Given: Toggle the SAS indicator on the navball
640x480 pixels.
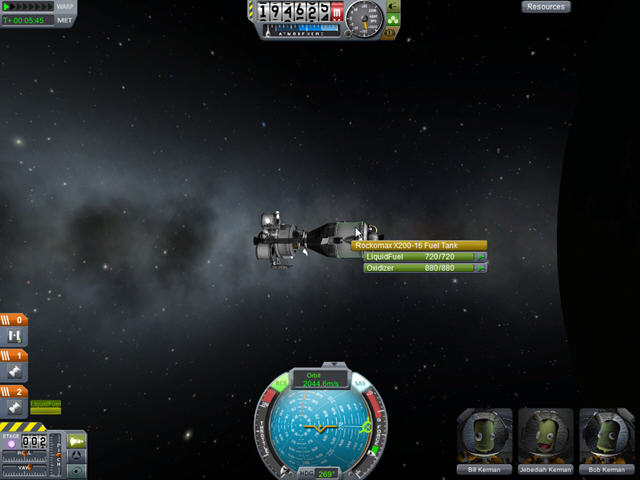Looking at the screenshot, I should (359, 384).
